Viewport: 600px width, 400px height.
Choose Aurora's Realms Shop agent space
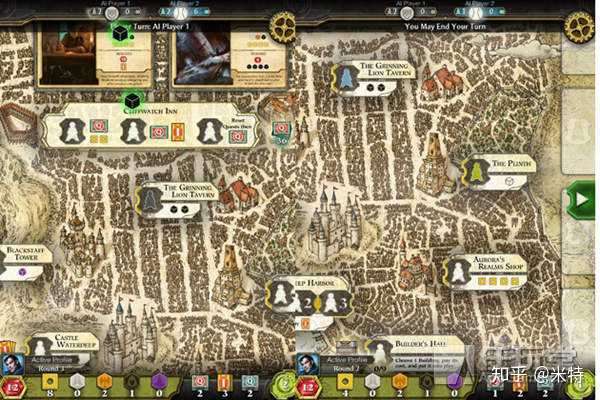(458, 271)
